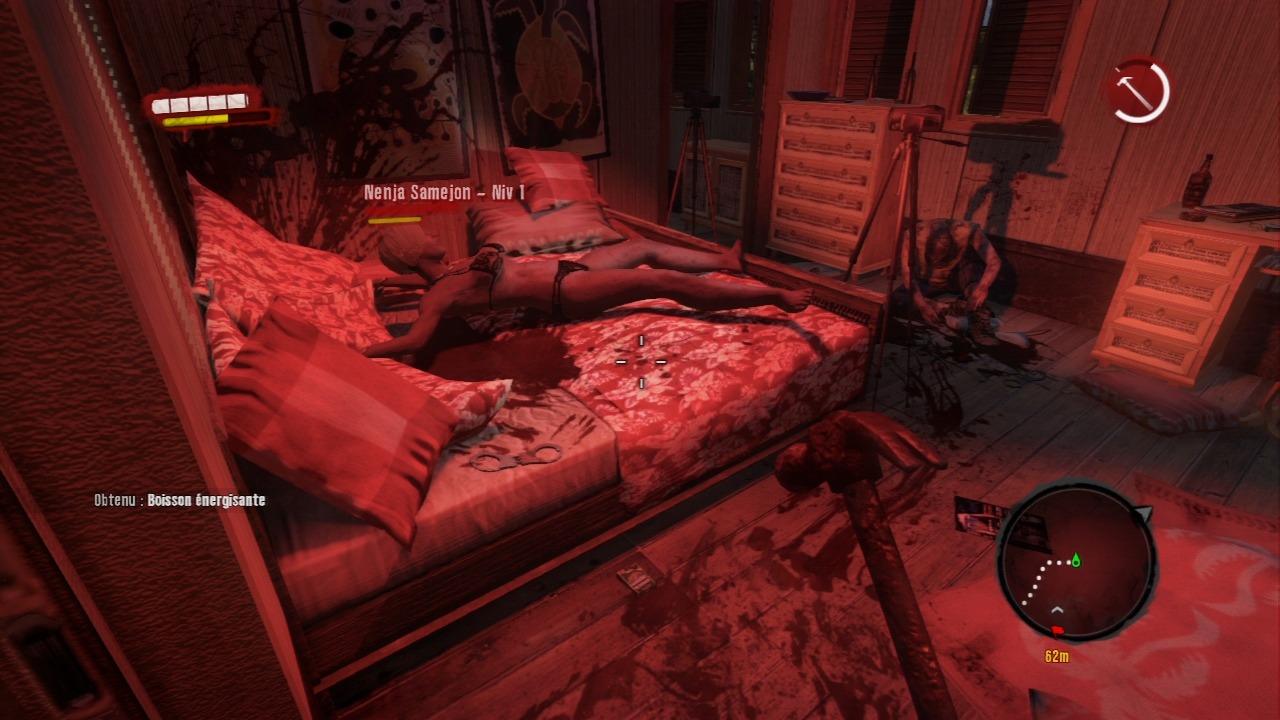Click the red objective flag on minimap
Screen dimensions: 1280x720
tap(1056, 631)
